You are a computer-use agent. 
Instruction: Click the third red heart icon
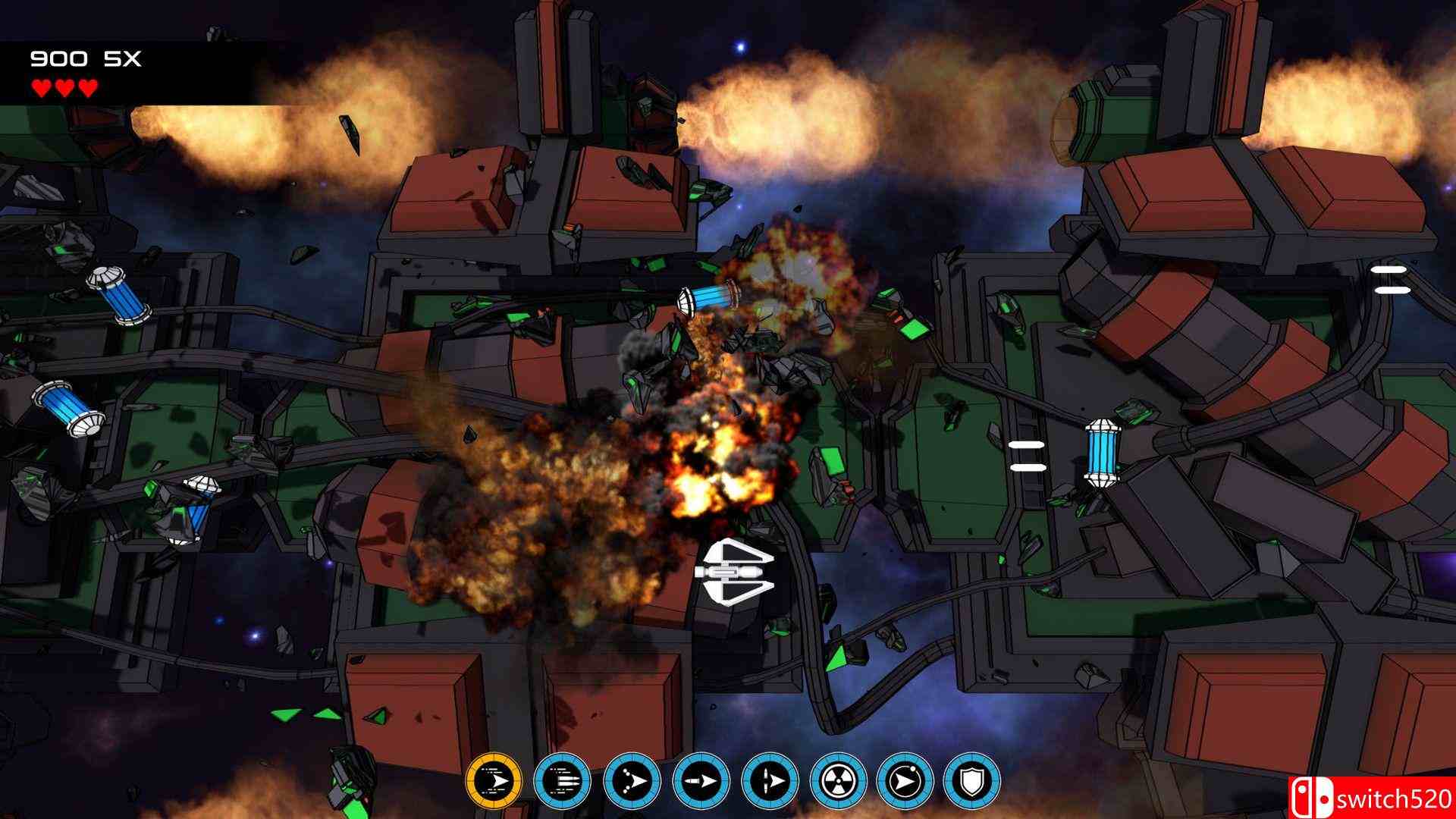coord(89,87)
